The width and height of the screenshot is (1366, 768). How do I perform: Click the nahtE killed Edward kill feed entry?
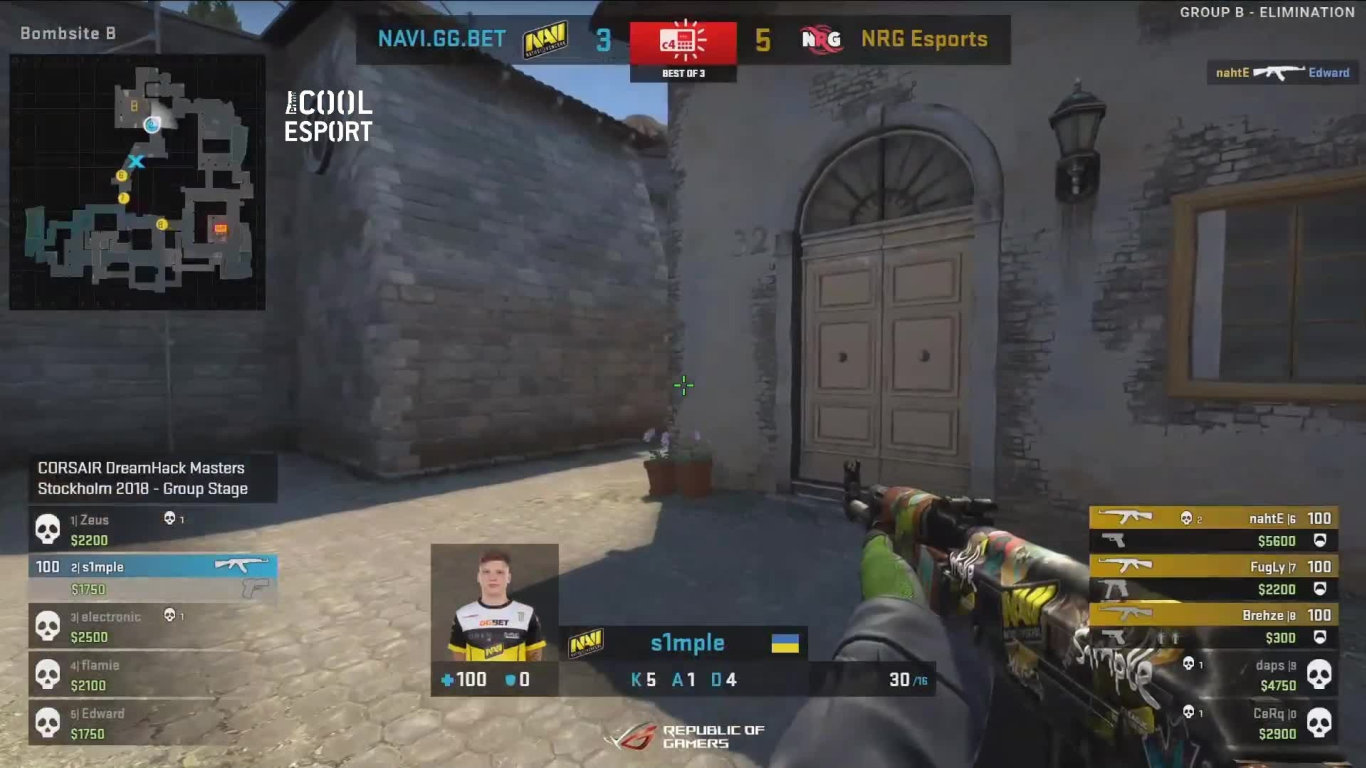[x=1282, y=72]
